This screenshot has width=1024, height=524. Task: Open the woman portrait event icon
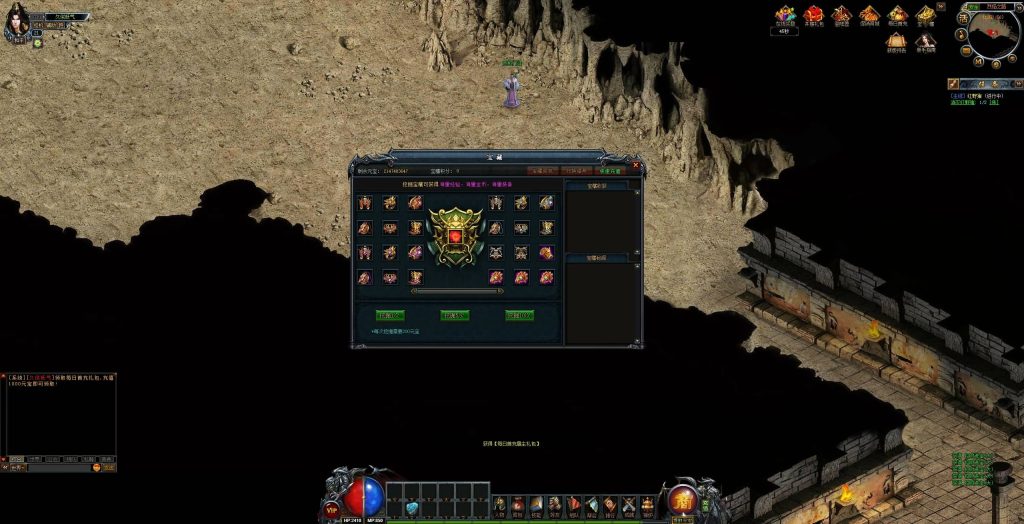(926, 41)
